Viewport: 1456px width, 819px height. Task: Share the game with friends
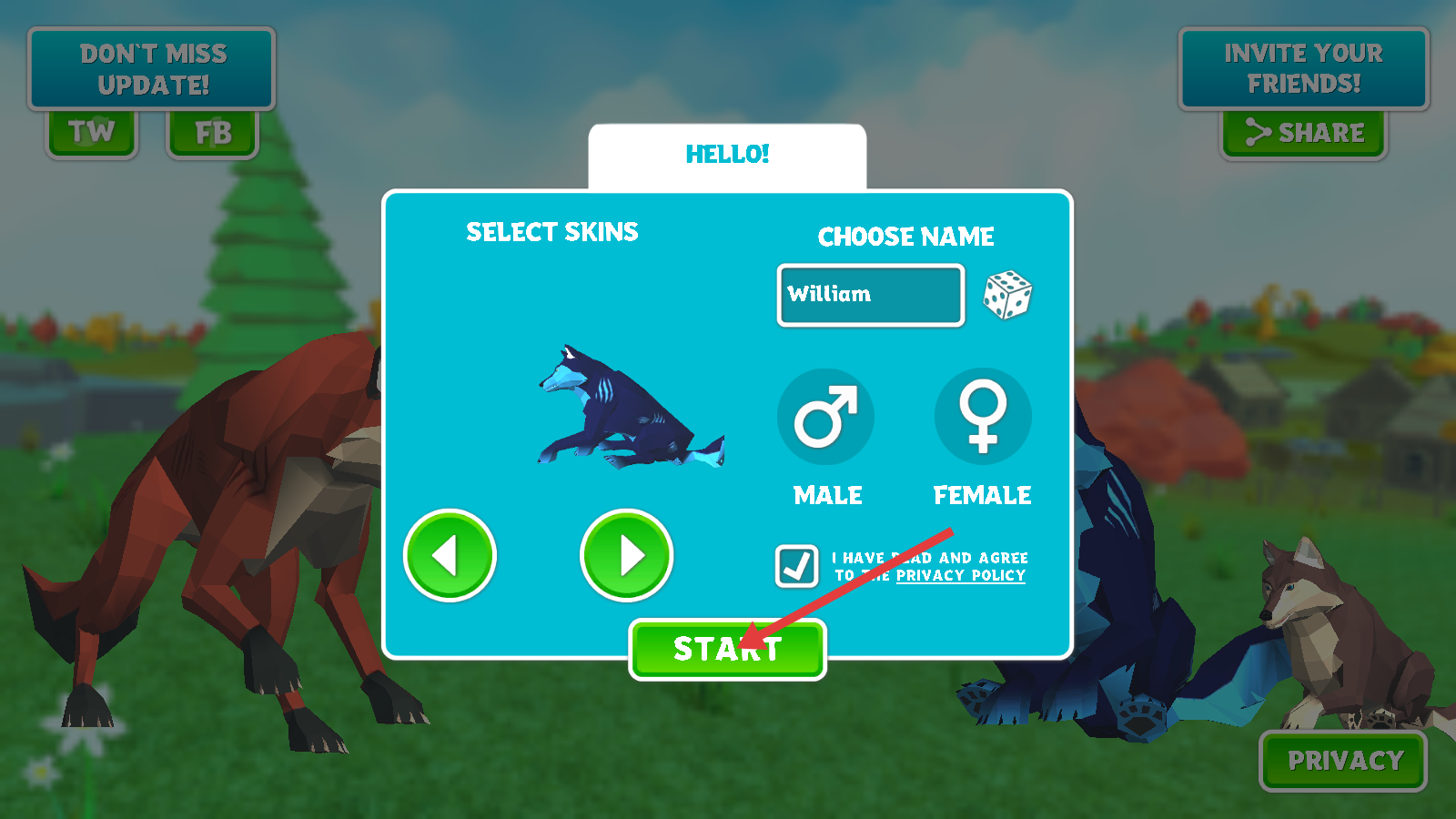[1303, 133]
